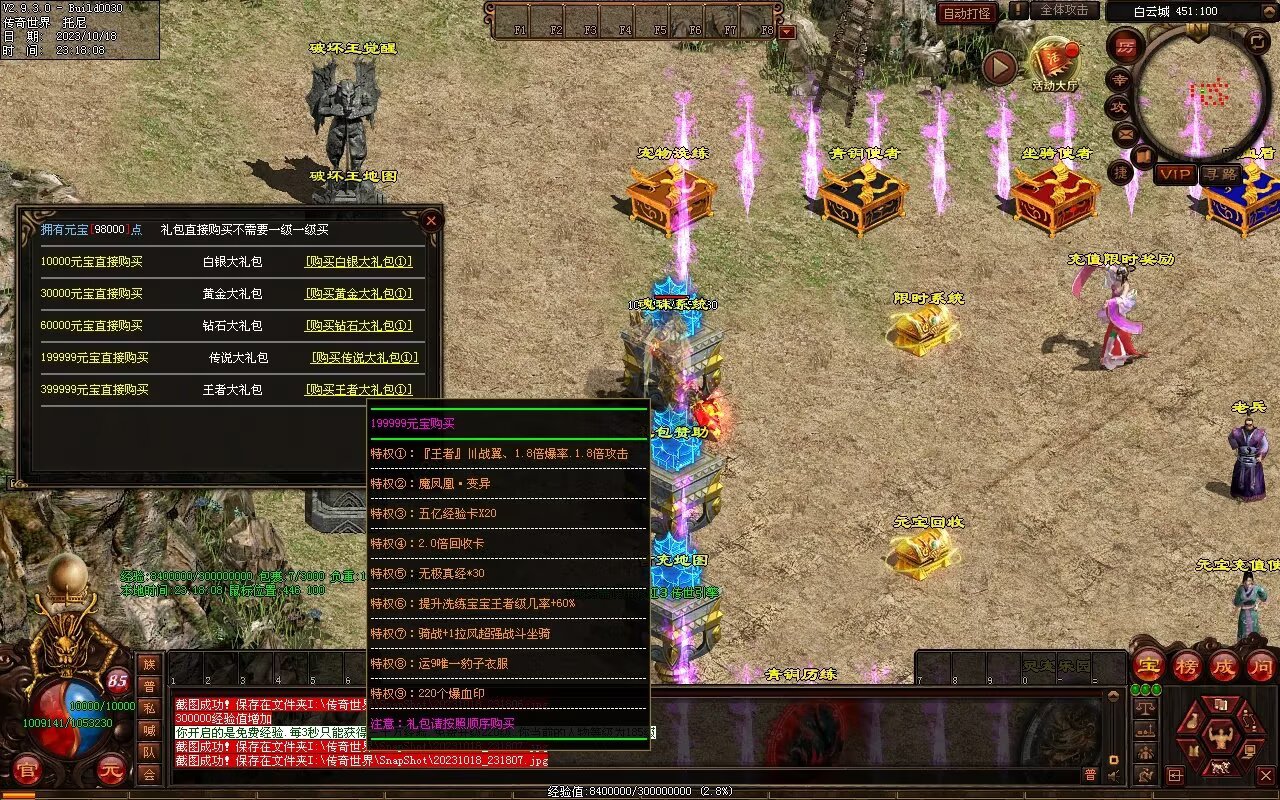Buy the 白银大礼包 silver gift pack
The height and width of the screenshot is (800, 1280).
[x=358, y=262]
